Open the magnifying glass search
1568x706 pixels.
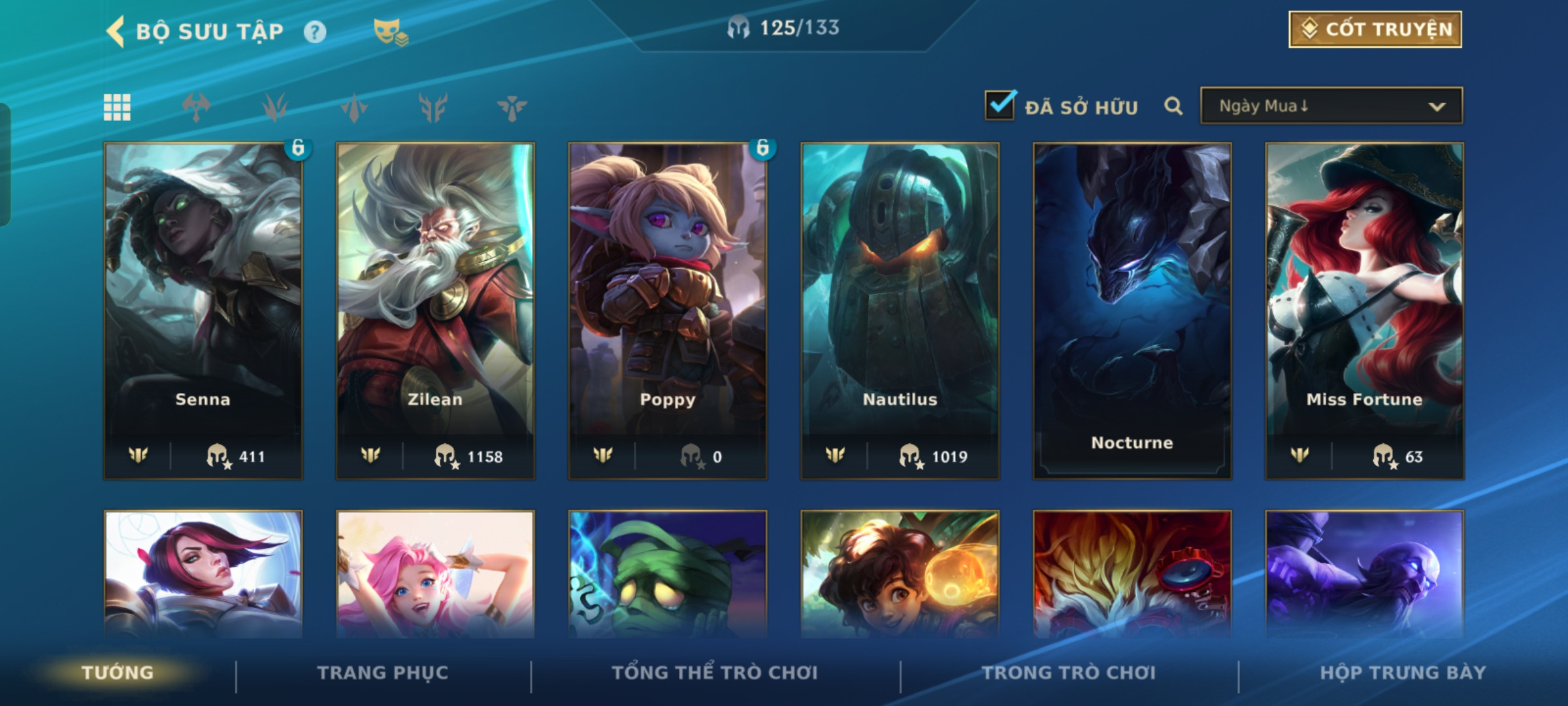[1173, 106]
